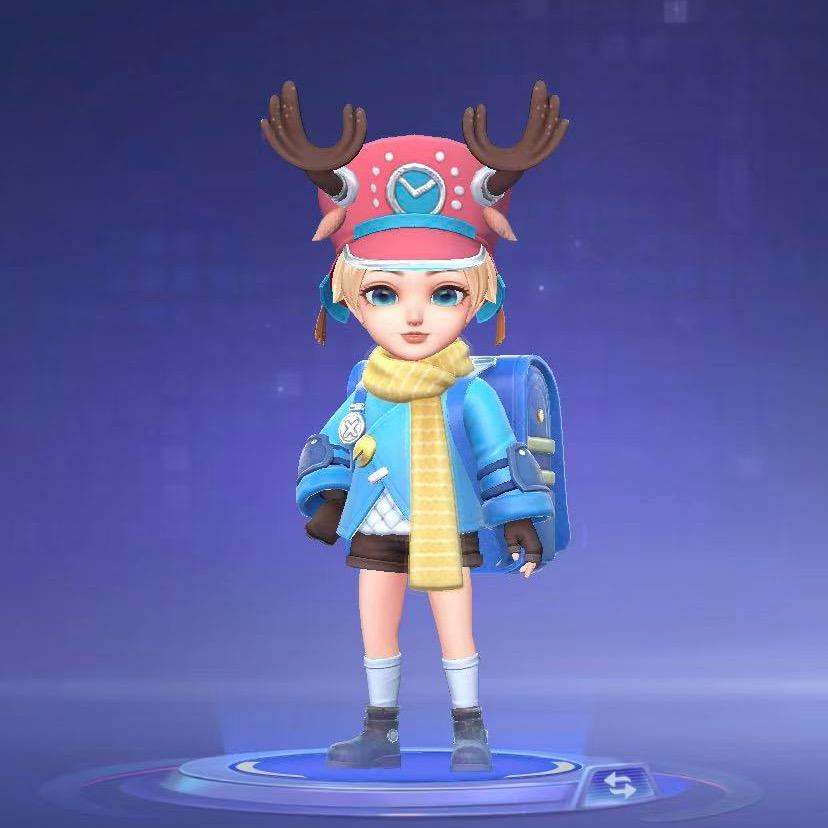This screenshot has height=828, width=828.
Task: Click the swap arrows button on the platform
Action: click(x=620, y=784)
